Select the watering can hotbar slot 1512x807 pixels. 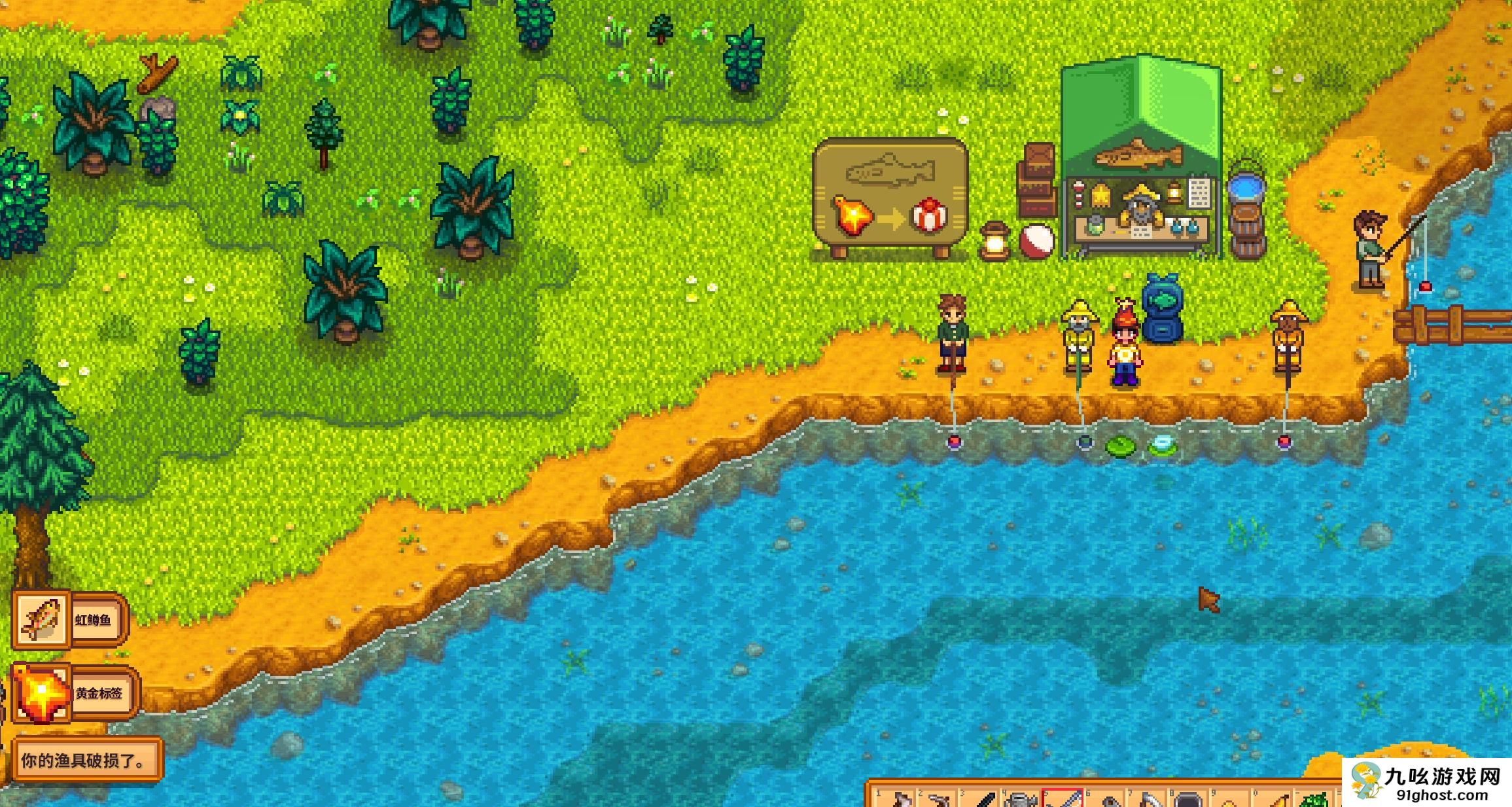coord(1020,800)
